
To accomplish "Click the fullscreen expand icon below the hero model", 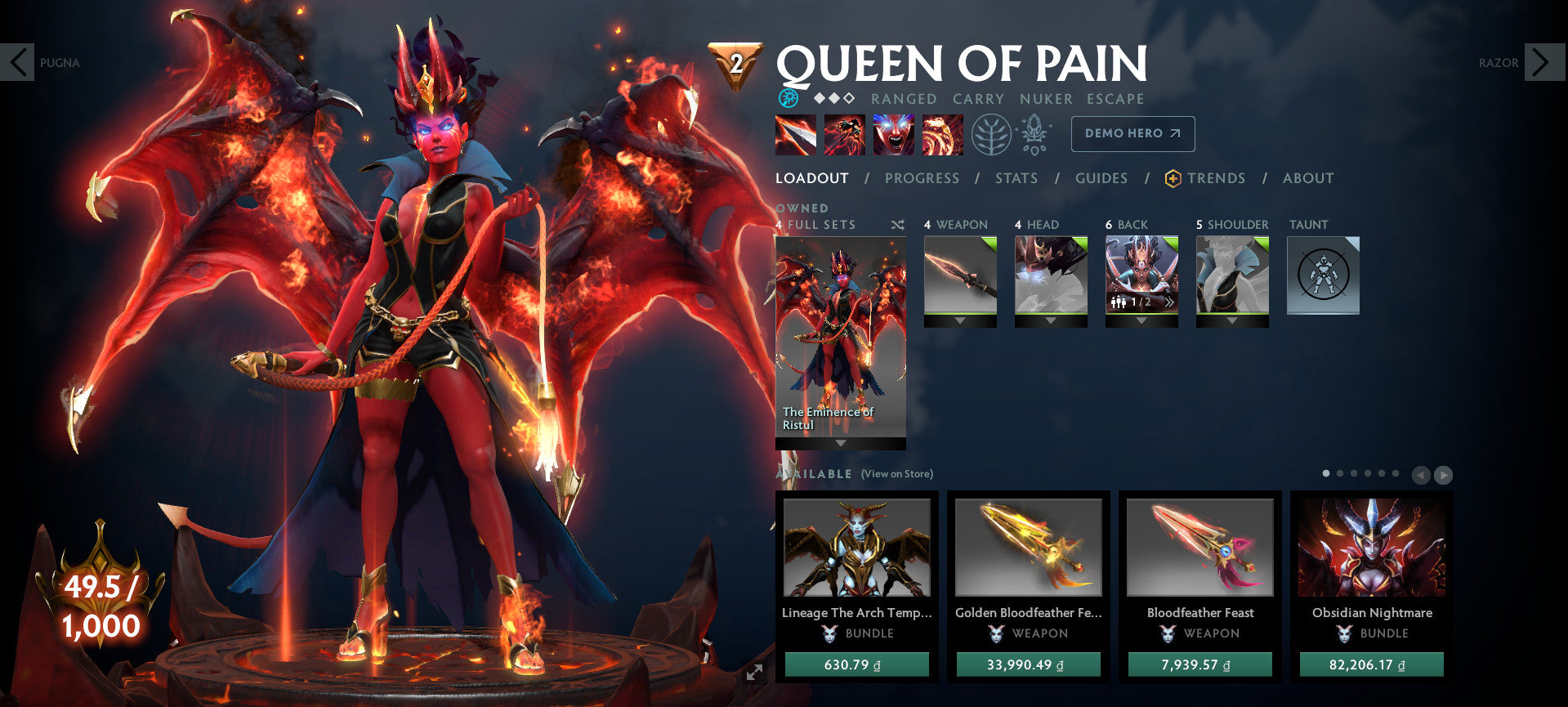I will pyautogui.click(x=755, y=673).
